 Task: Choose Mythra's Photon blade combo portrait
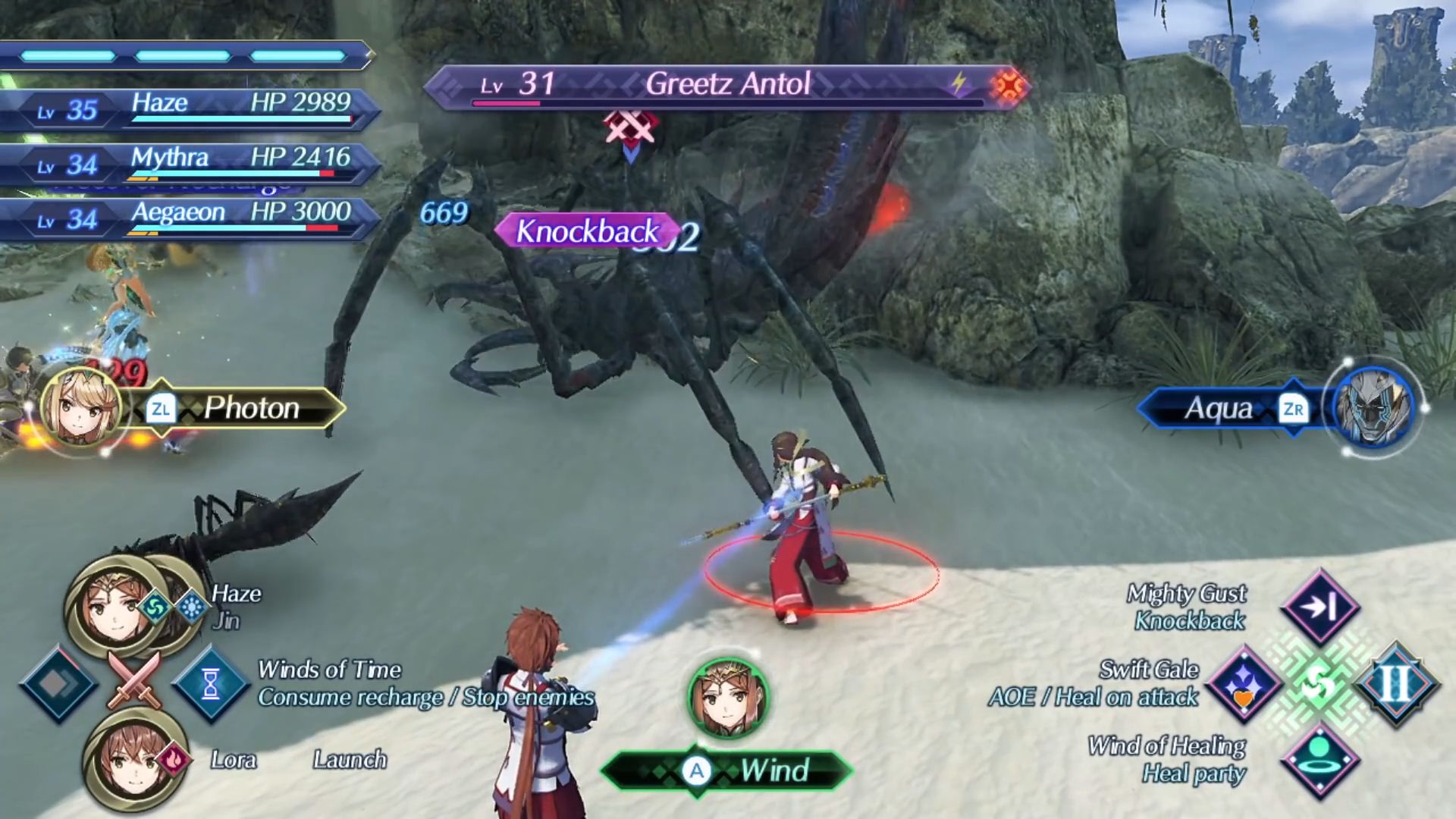80,408
